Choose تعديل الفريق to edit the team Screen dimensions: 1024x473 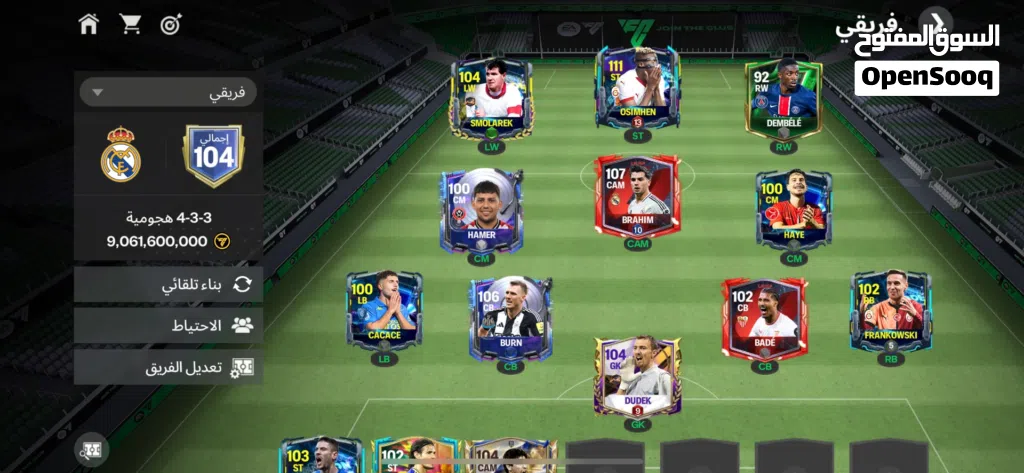point(168,367)
